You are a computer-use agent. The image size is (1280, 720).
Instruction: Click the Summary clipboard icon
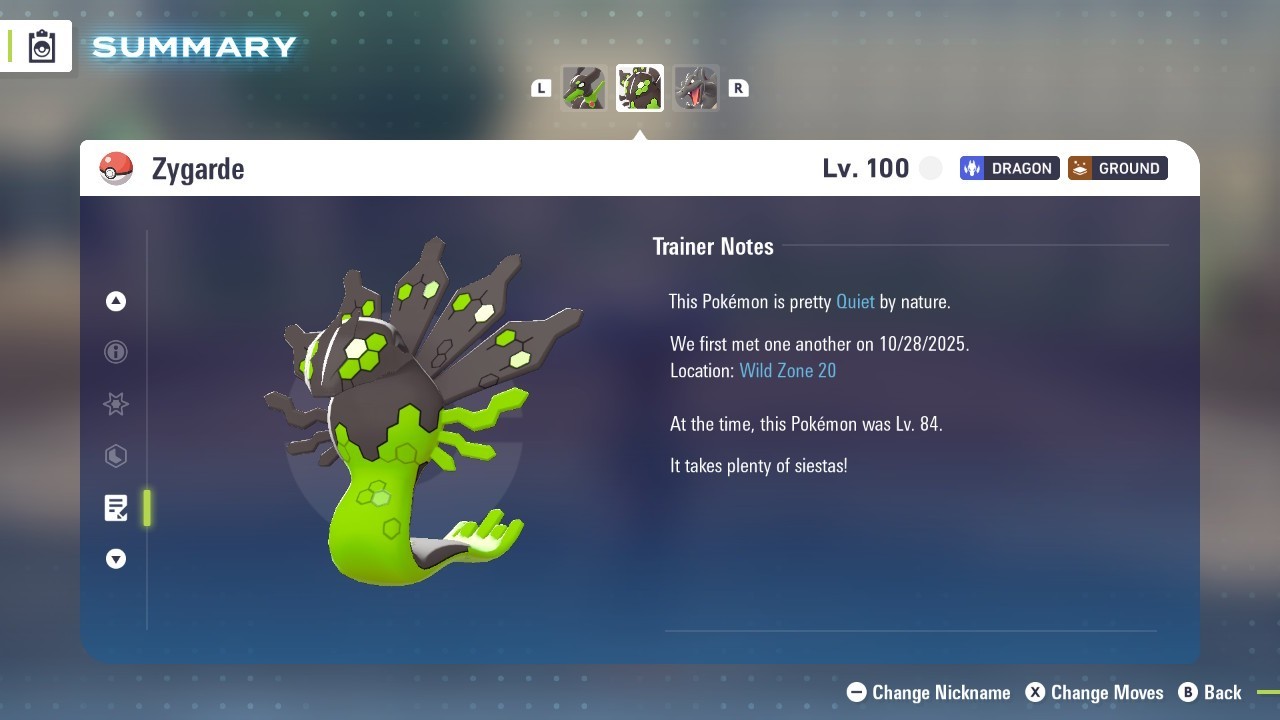(x=42, y=46)
